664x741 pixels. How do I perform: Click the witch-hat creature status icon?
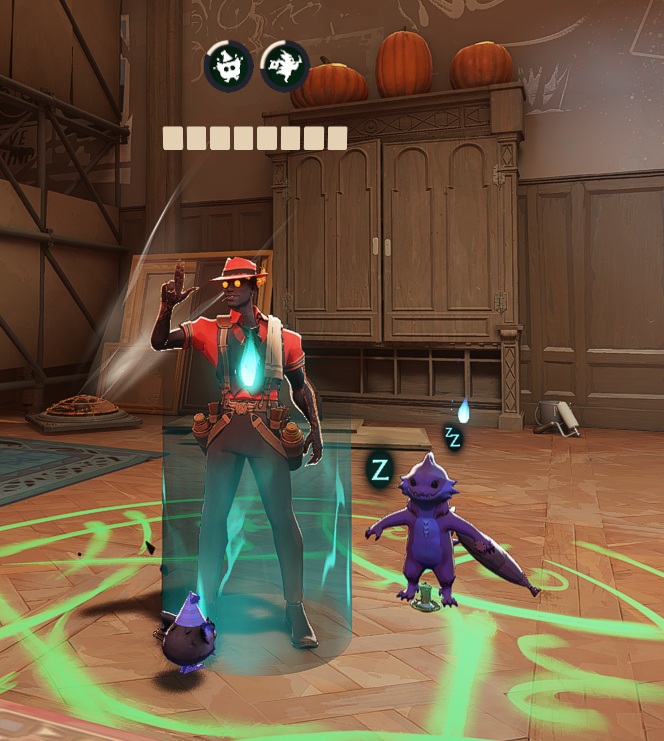(228, 66)
